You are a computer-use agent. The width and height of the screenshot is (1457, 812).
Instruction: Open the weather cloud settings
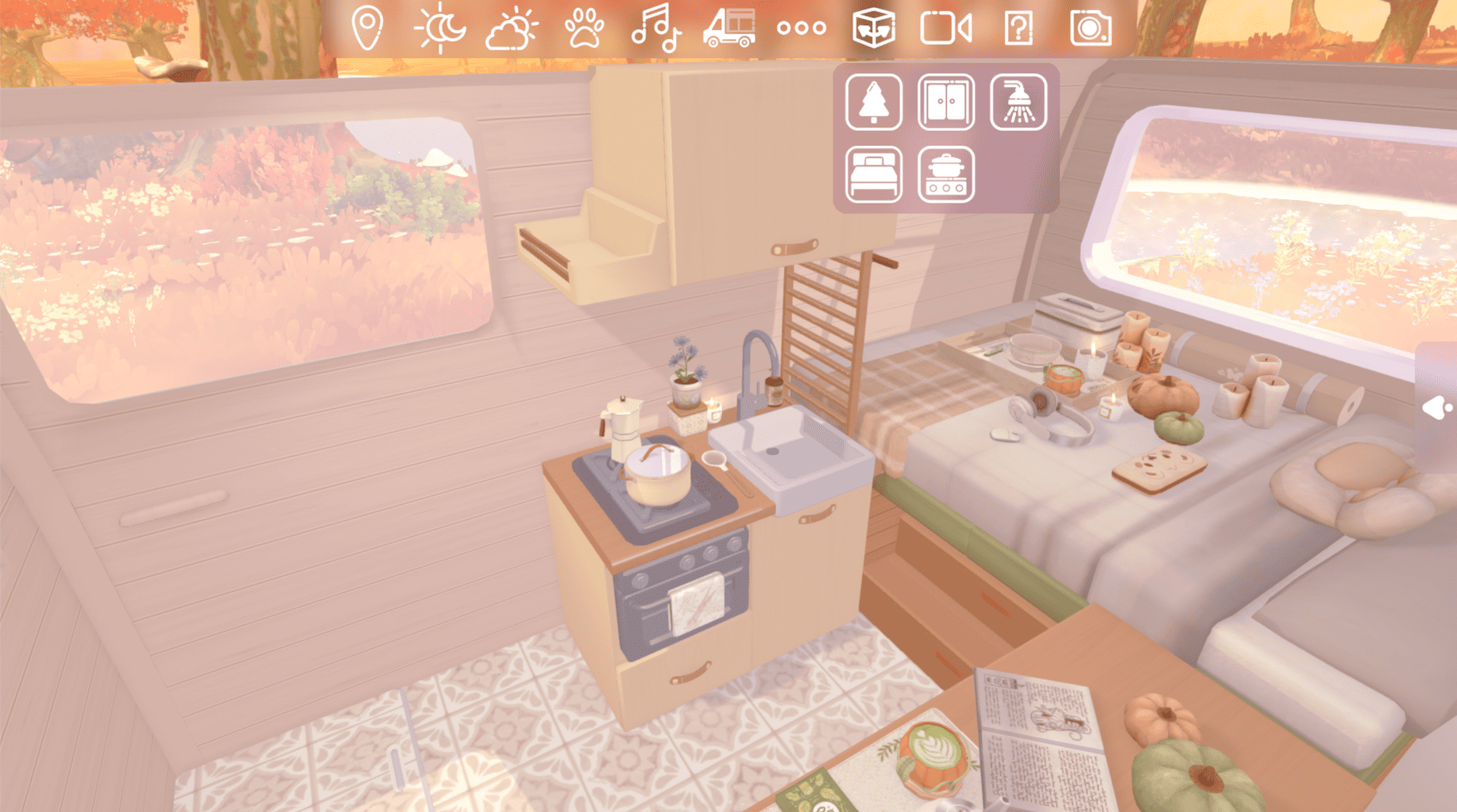click(x=509, y=27)
